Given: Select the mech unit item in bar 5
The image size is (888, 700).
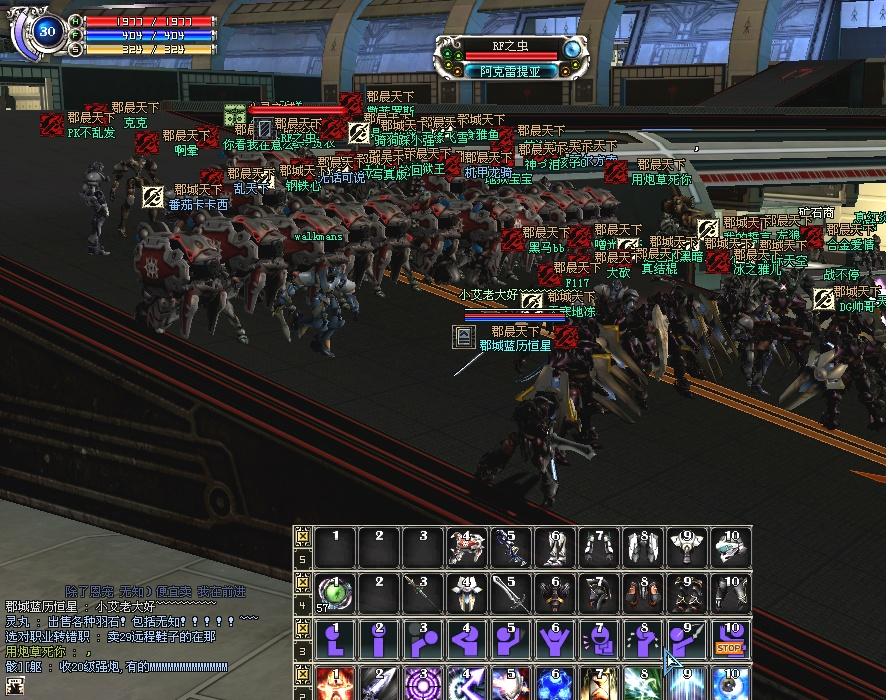Looking at the screenshot, I should (464, 547).
